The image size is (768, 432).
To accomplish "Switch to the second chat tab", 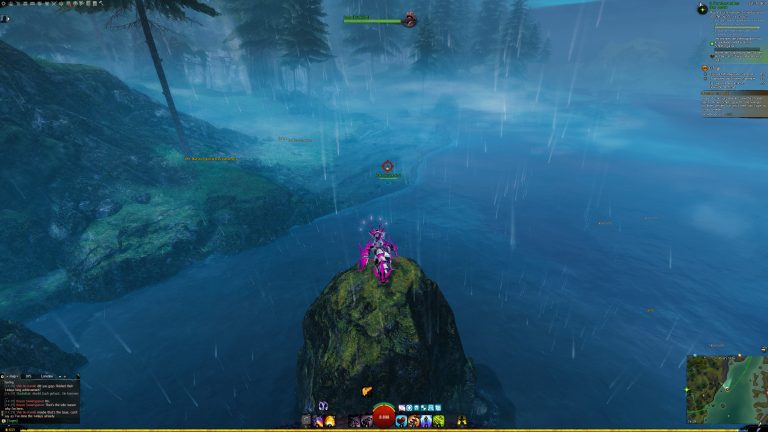I will click(x=28, y=376).
